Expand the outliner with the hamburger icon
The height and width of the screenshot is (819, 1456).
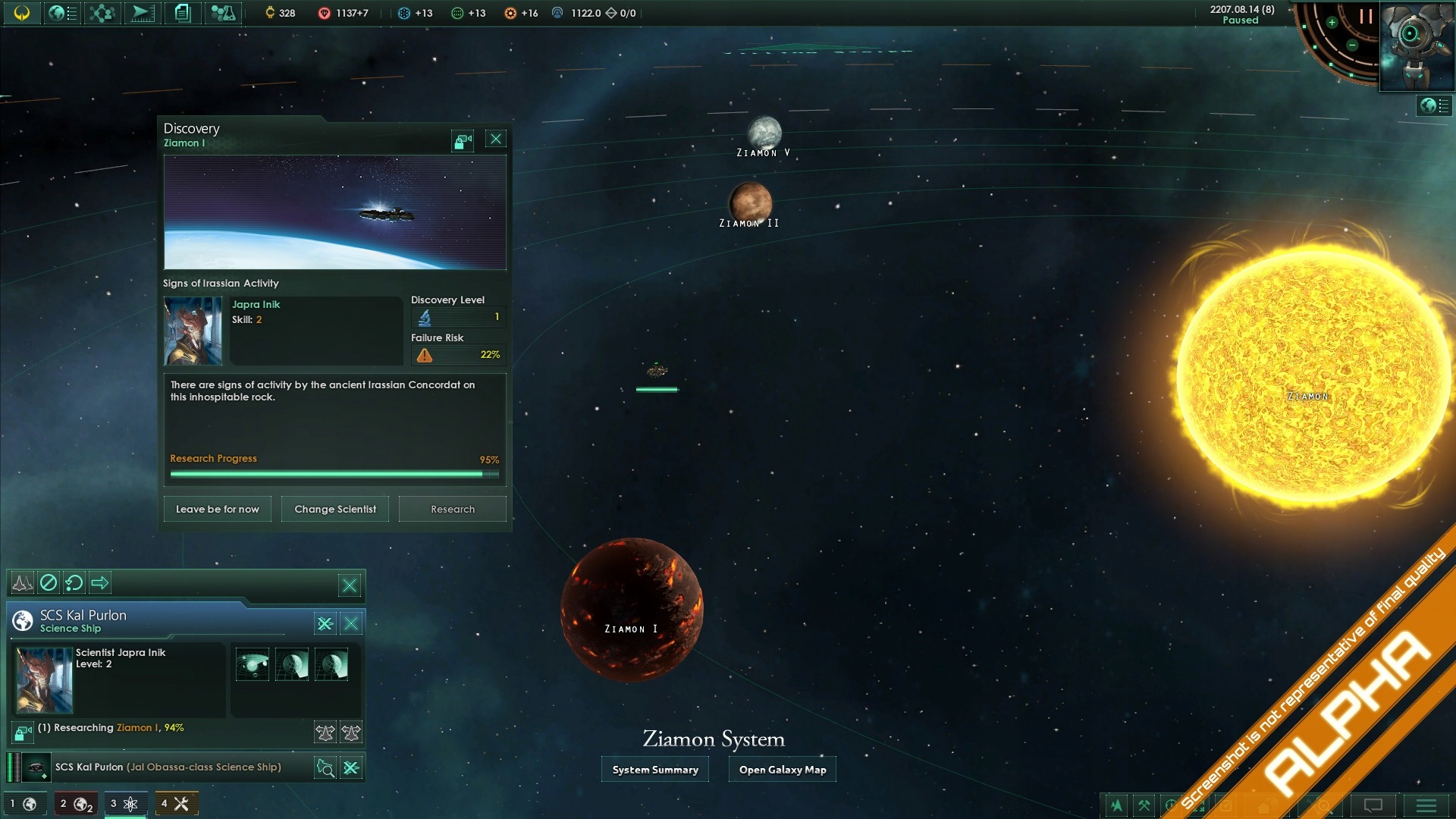tap(1428, 806)
